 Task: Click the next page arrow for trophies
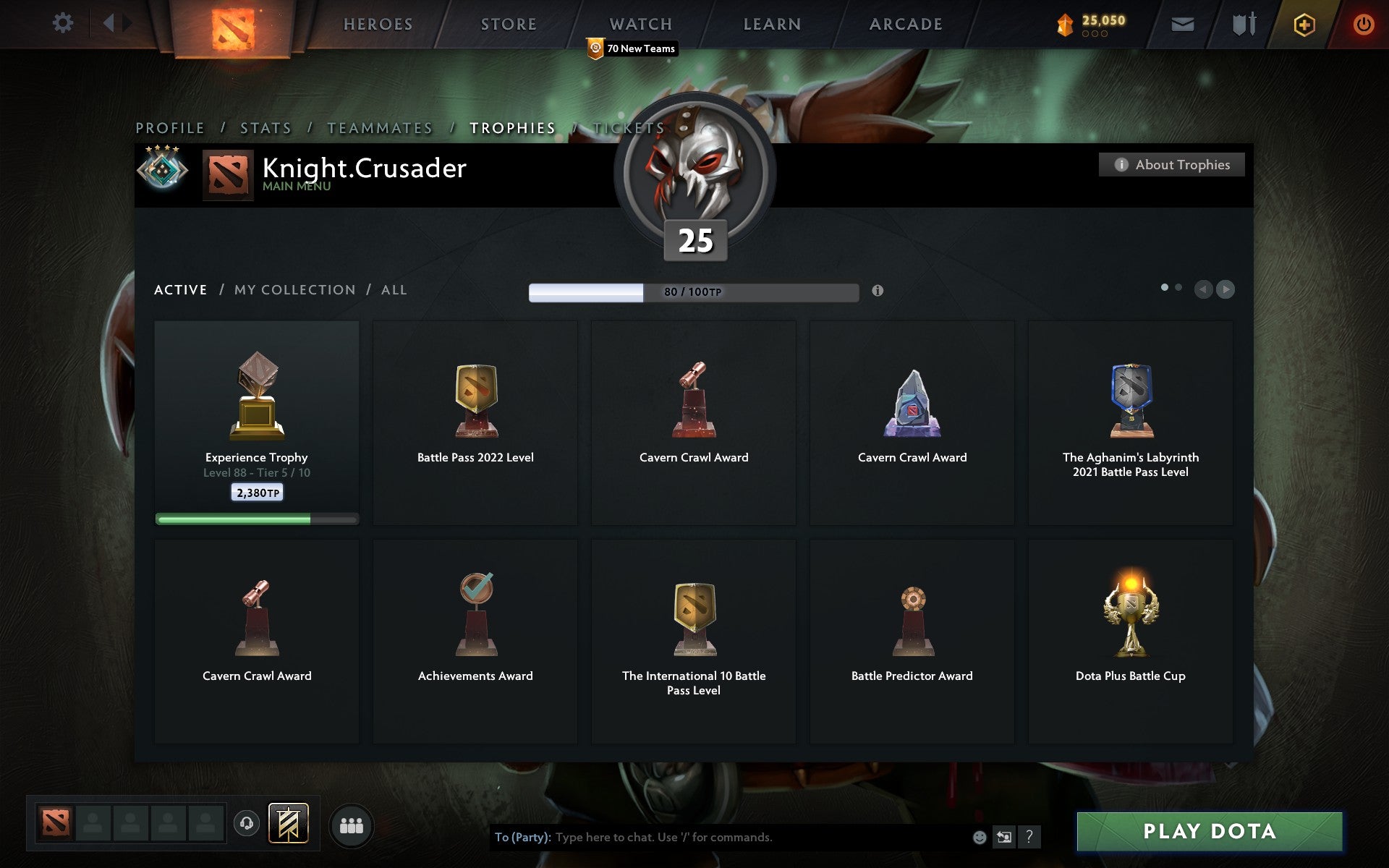[x=1226, y=290]
